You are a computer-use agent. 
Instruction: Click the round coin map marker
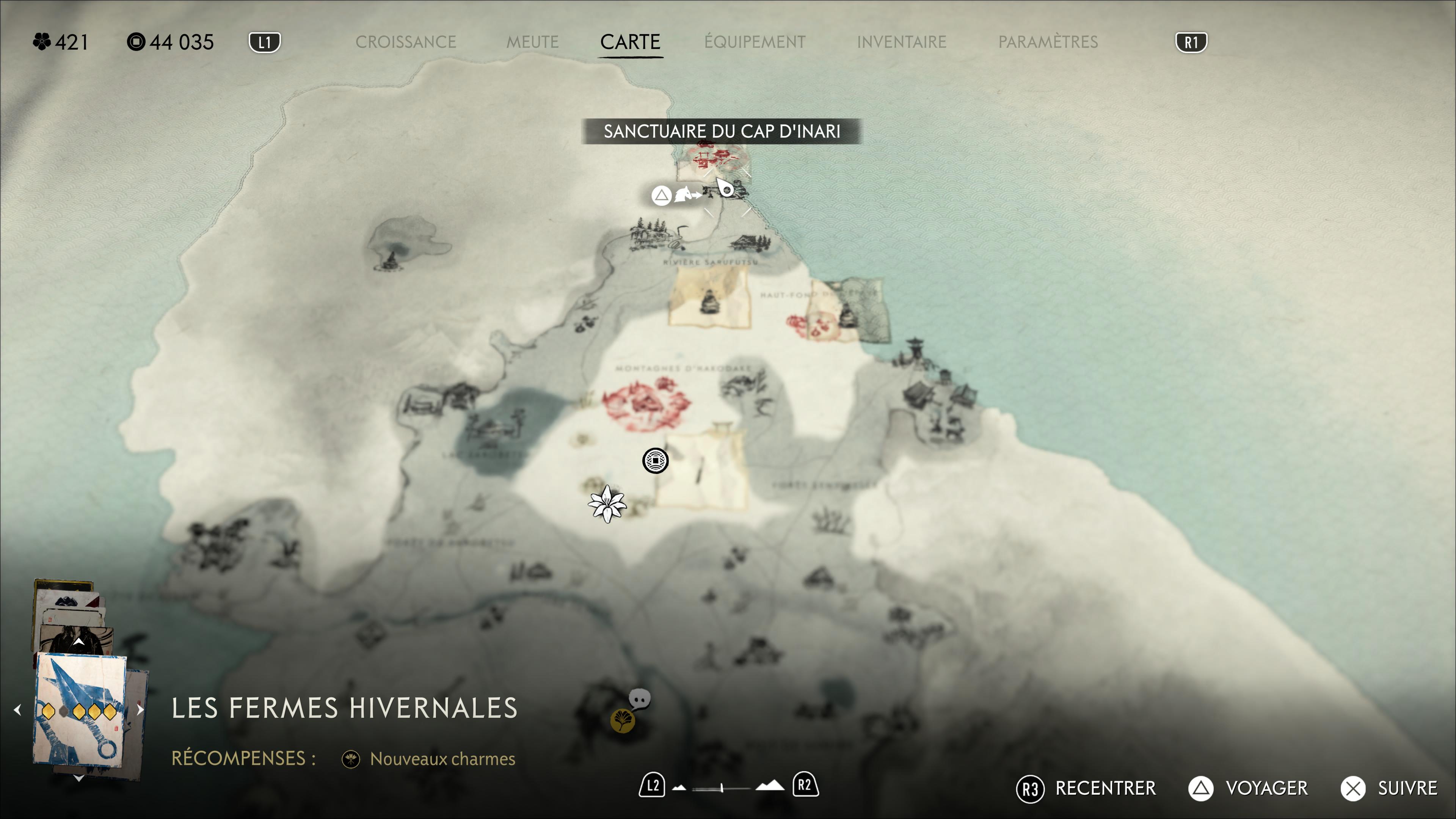(x=655, y=461)
